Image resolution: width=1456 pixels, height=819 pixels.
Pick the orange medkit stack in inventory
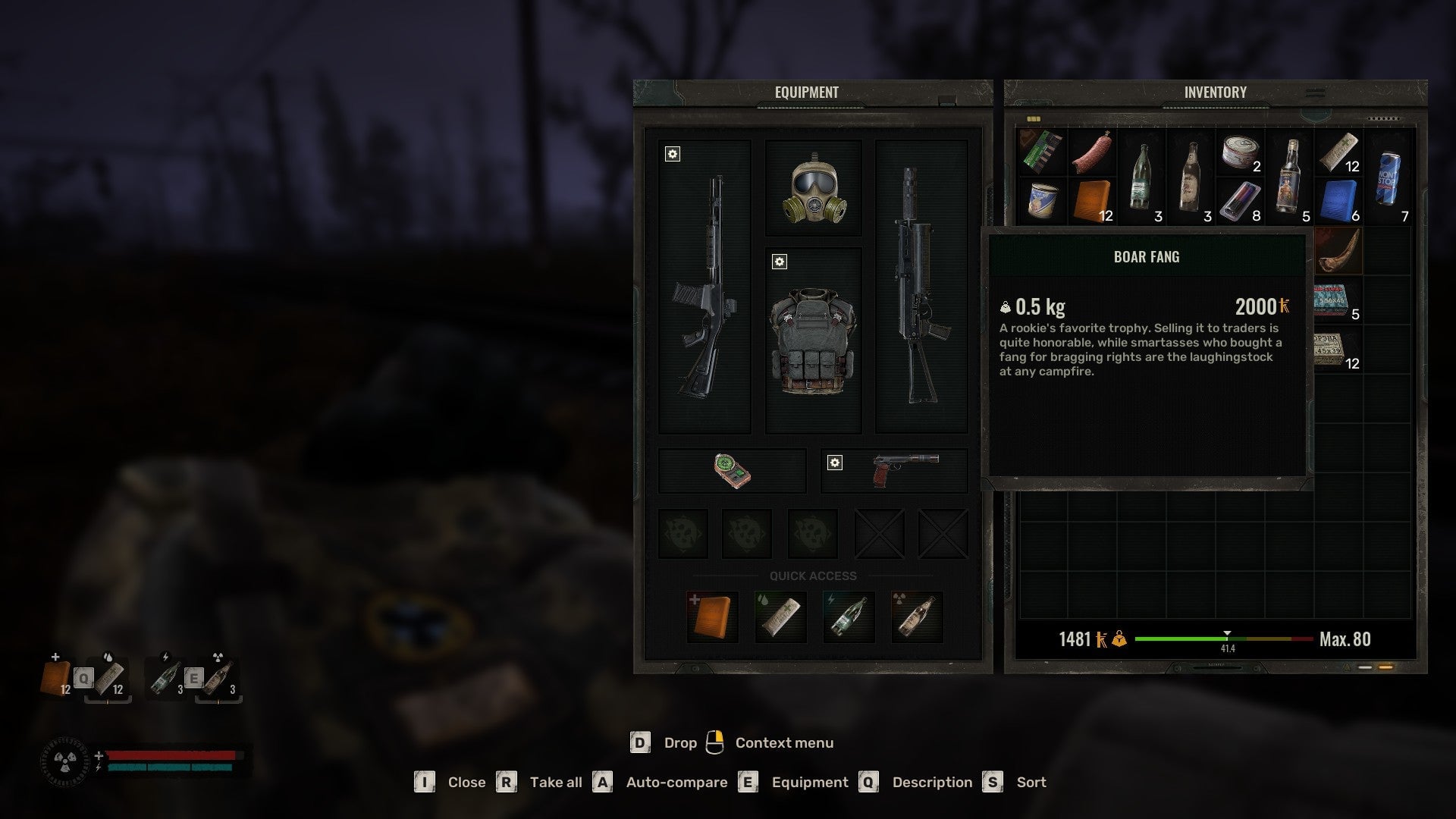pyautogui.click(x=1091, y=201)
